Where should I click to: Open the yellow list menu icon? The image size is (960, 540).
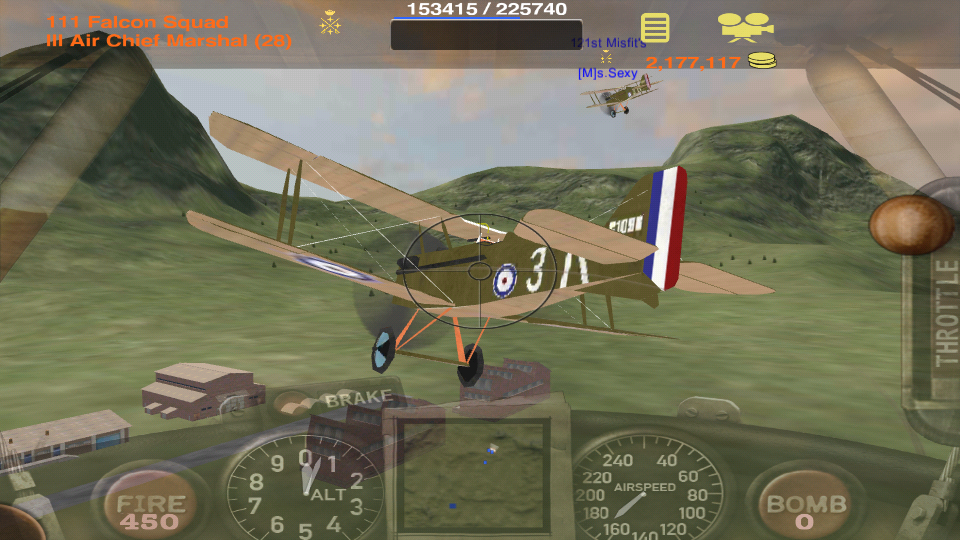(655, 27)
